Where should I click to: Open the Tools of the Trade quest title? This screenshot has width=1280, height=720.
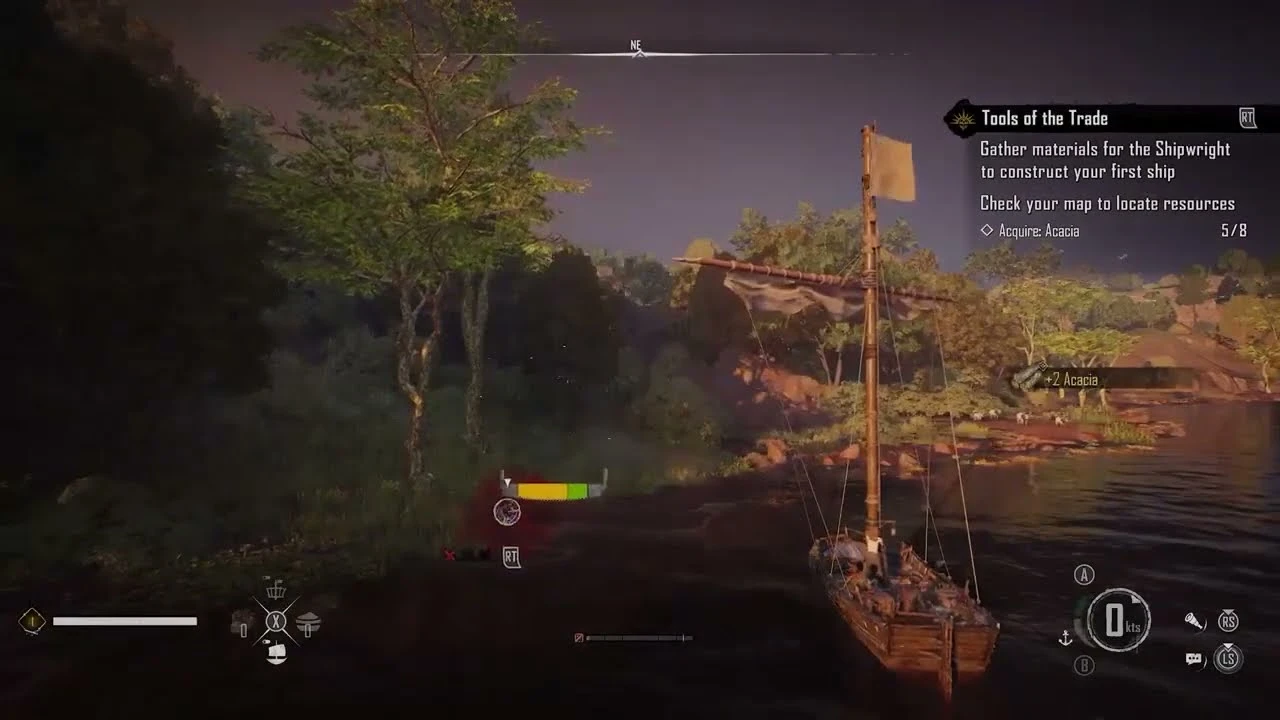(1044, 117)
